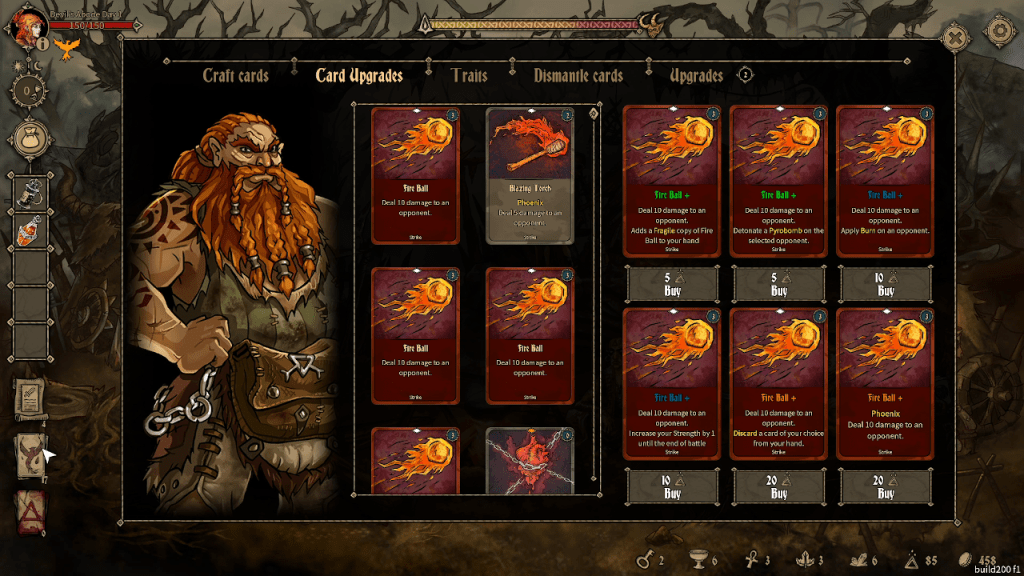Purchase the Fire Ball + Burn upgrade

tap(885, 285)
